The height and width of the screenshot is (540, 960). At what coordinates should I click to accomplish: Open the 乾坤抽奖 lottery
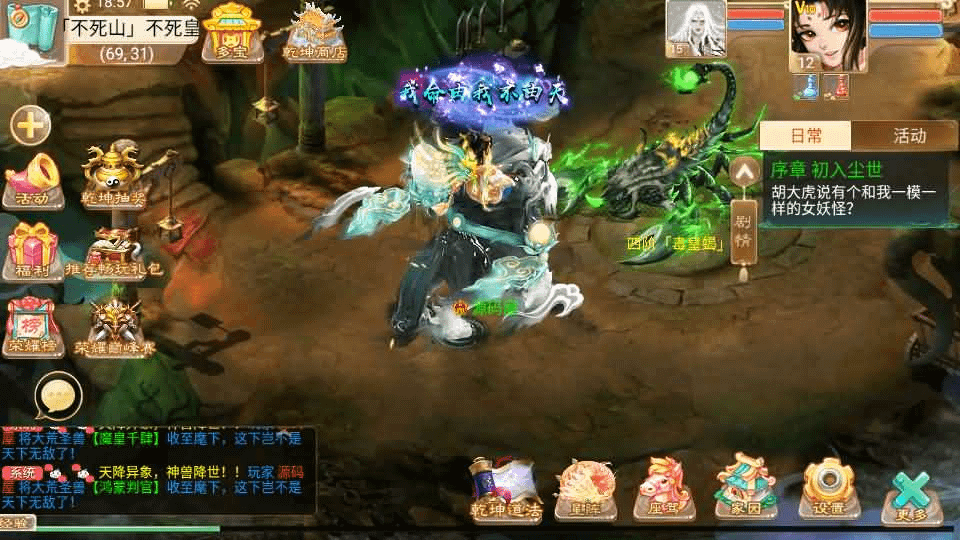click(111, 177)
